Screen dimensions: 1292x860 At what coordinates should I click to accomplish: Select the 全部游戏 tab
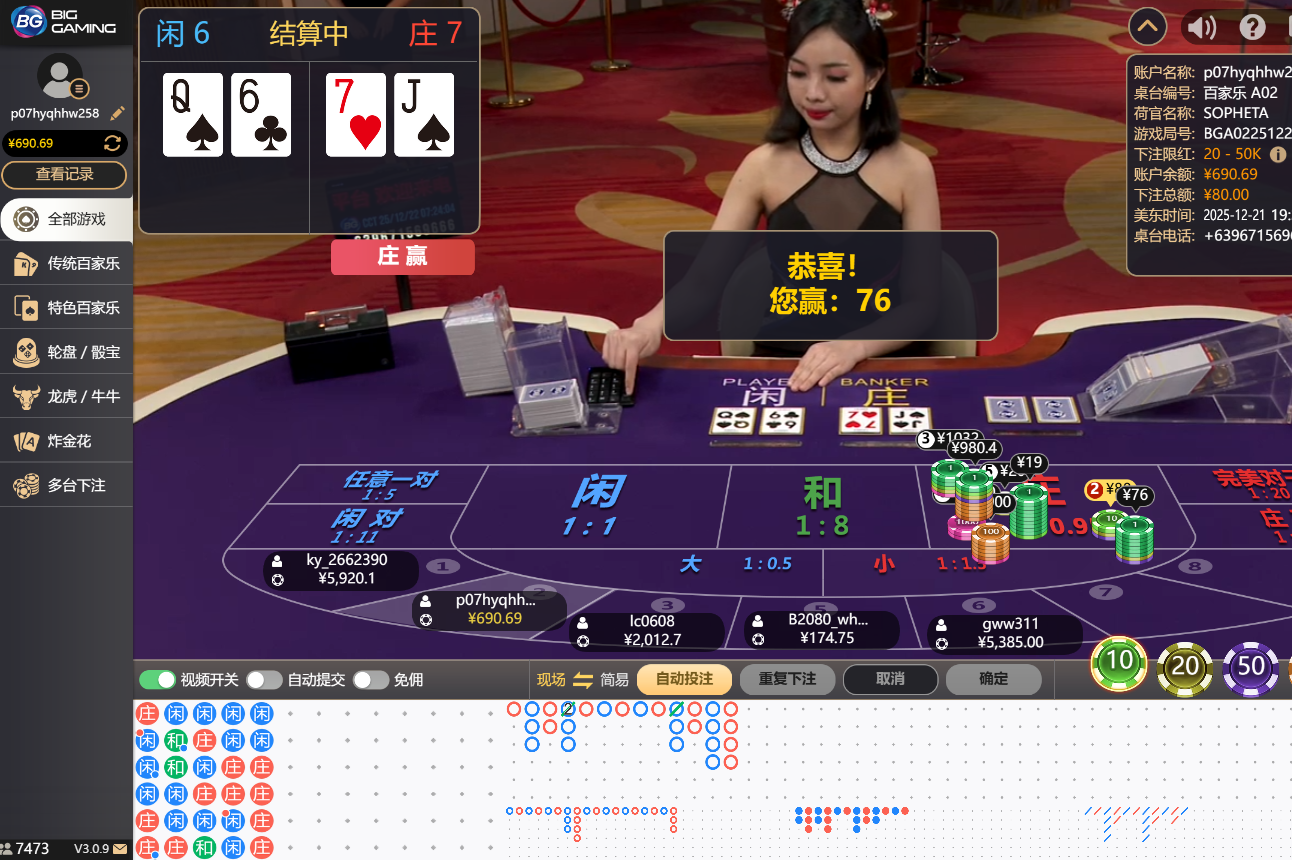[66, 219]
